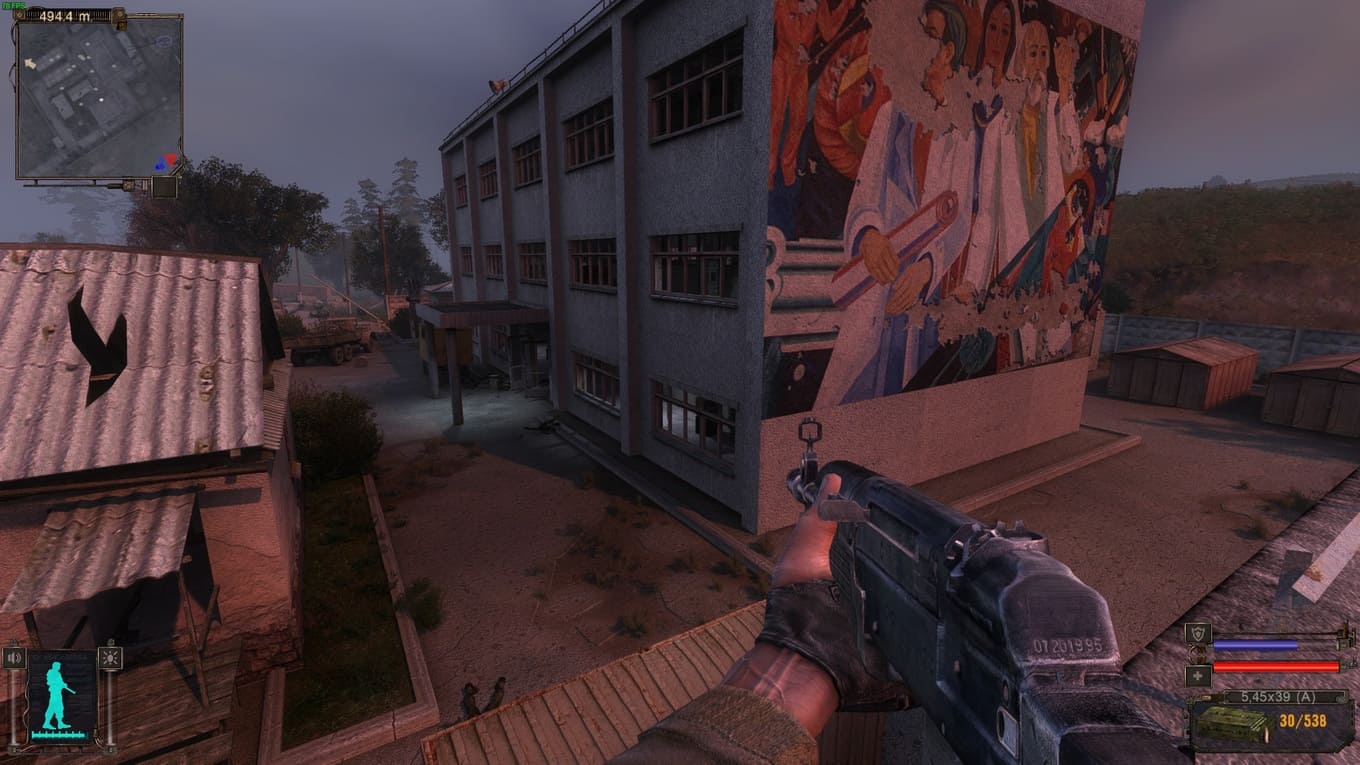The image size is (1360, 765).
Task: Click the speaker noise indicator icon
Action: (x=14, y=658)
